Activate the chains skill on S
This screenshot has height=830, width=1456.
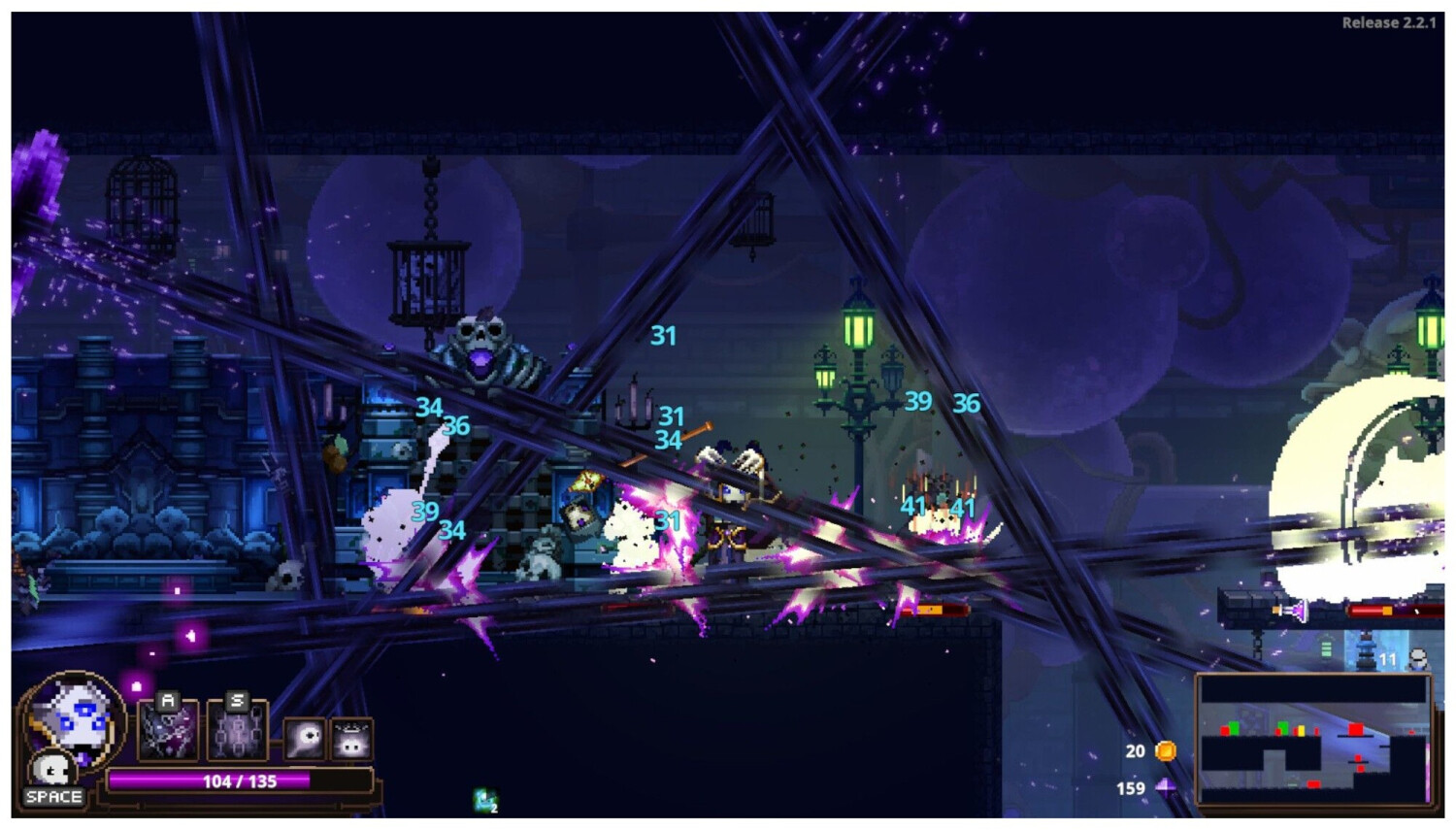click(236, 730)
